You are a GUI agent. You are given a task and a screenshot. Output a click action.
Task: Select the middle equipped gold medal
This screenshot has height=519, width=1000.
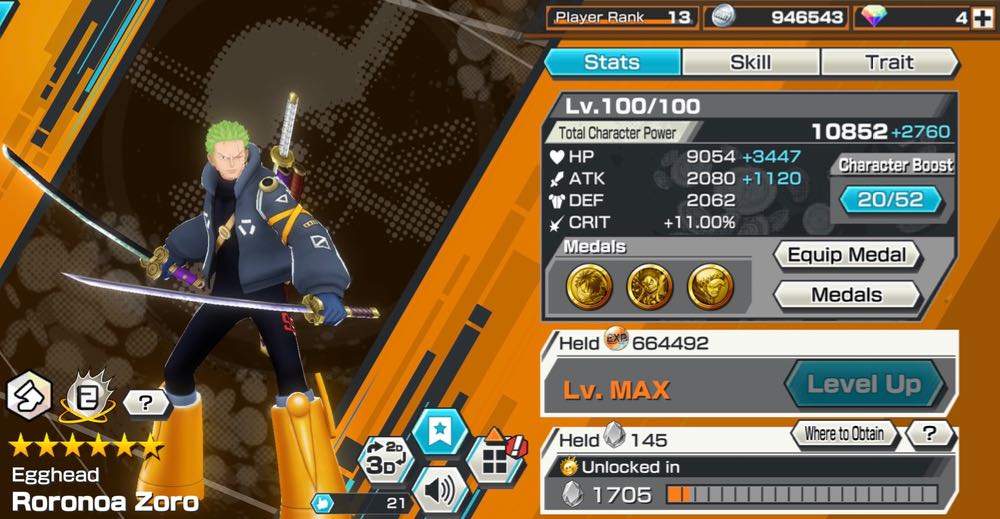tap(649, 287)
